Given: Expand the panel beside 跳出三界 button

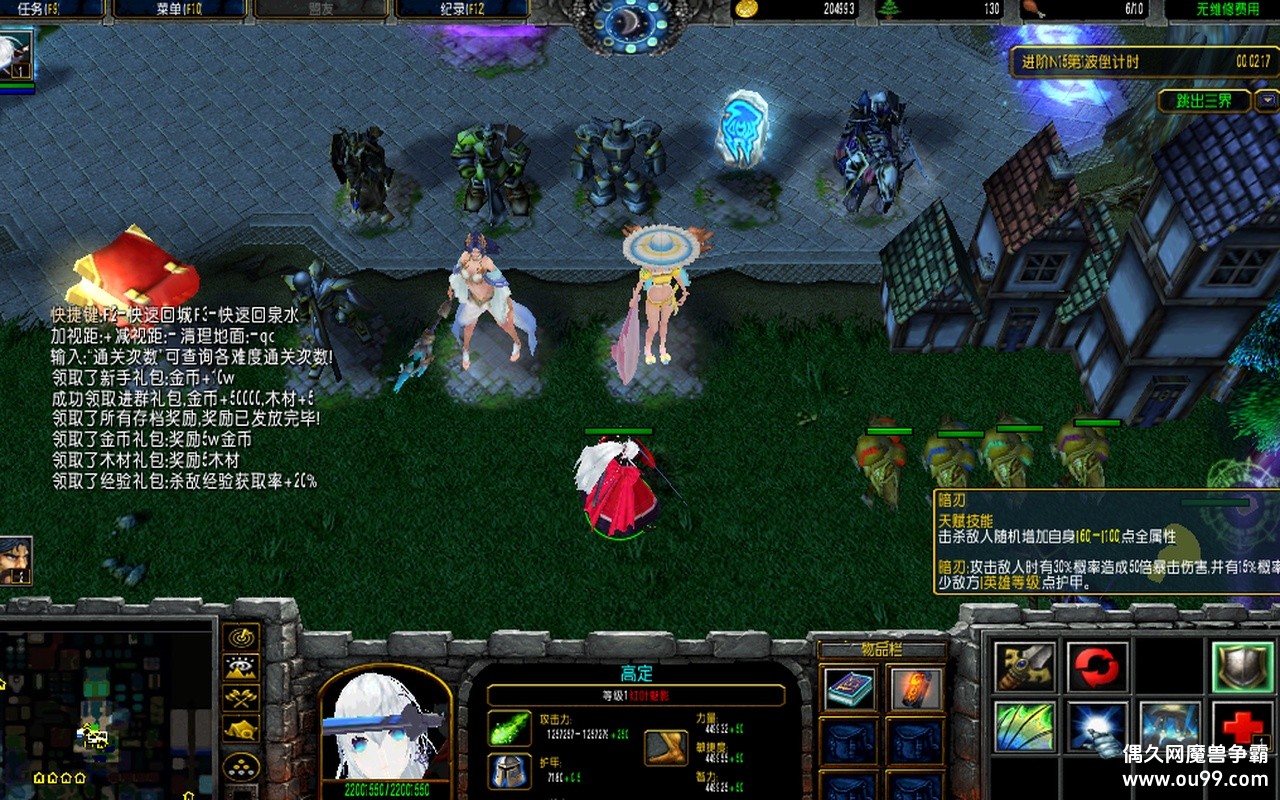Looking at the screenshot, I should pos(1268,101).
